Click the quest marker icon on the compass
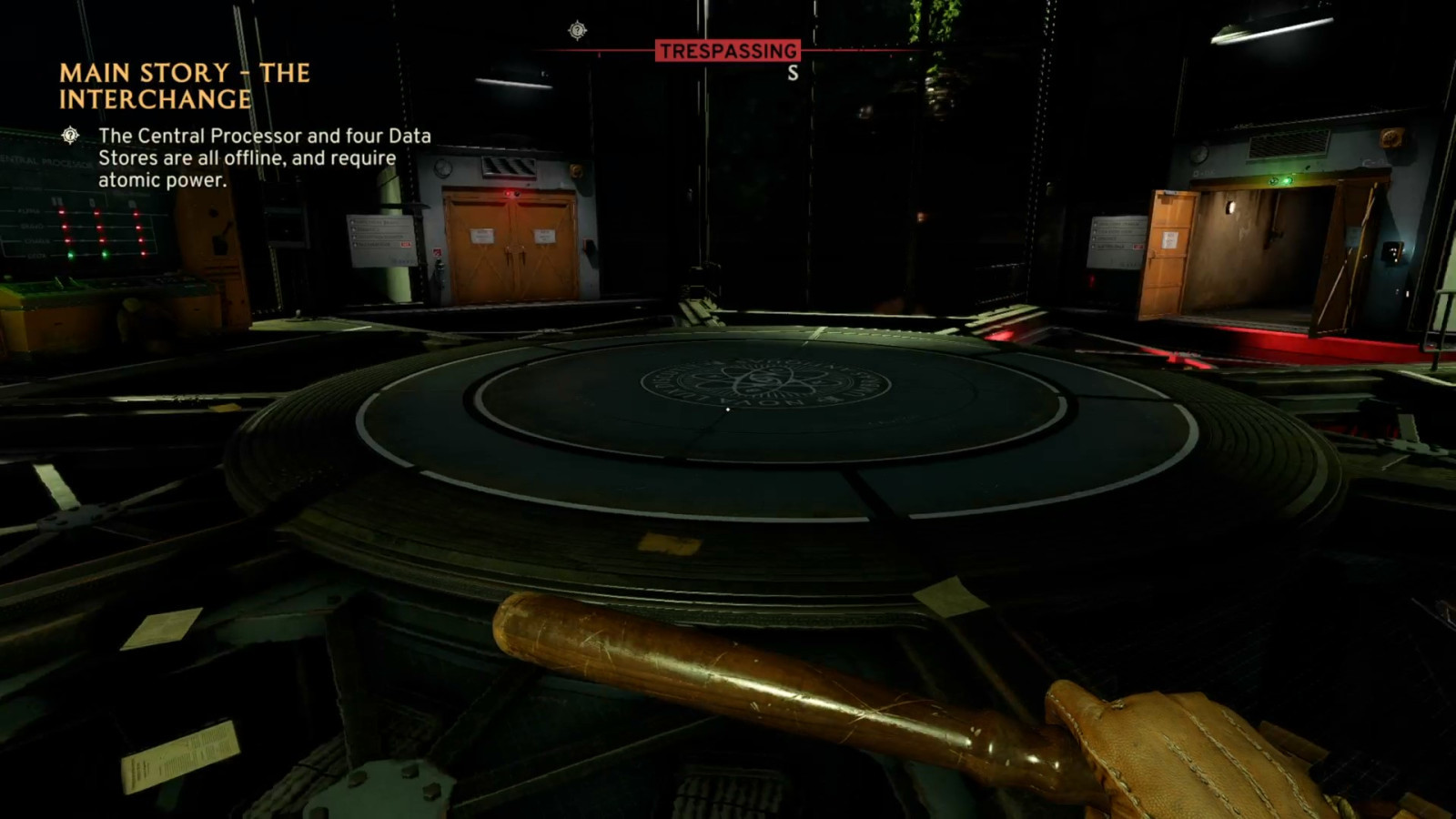 tap(577, 31)
